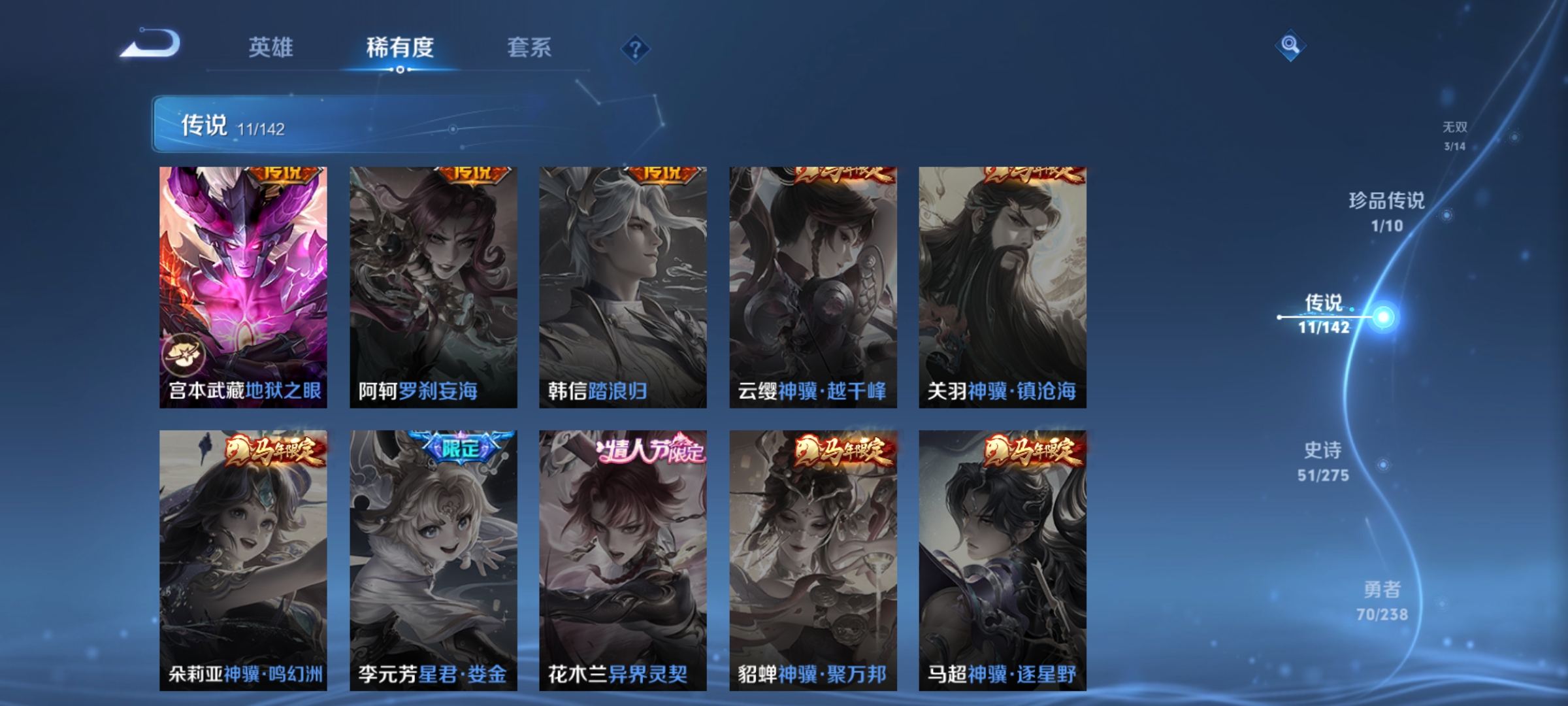Click the 马年限定 badge on 云缨 skin card

coord(845,175)
